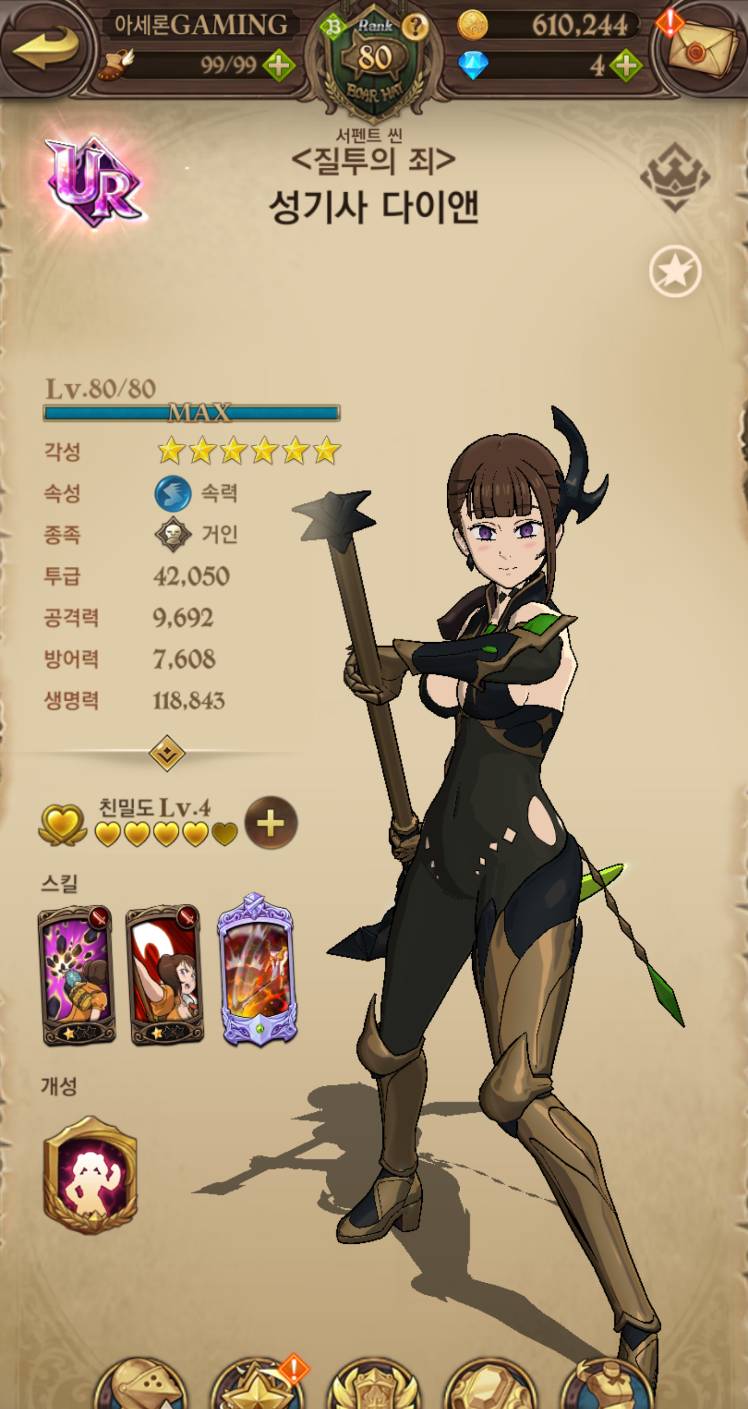Toggle the star favorite button

[x=675, y=271]
